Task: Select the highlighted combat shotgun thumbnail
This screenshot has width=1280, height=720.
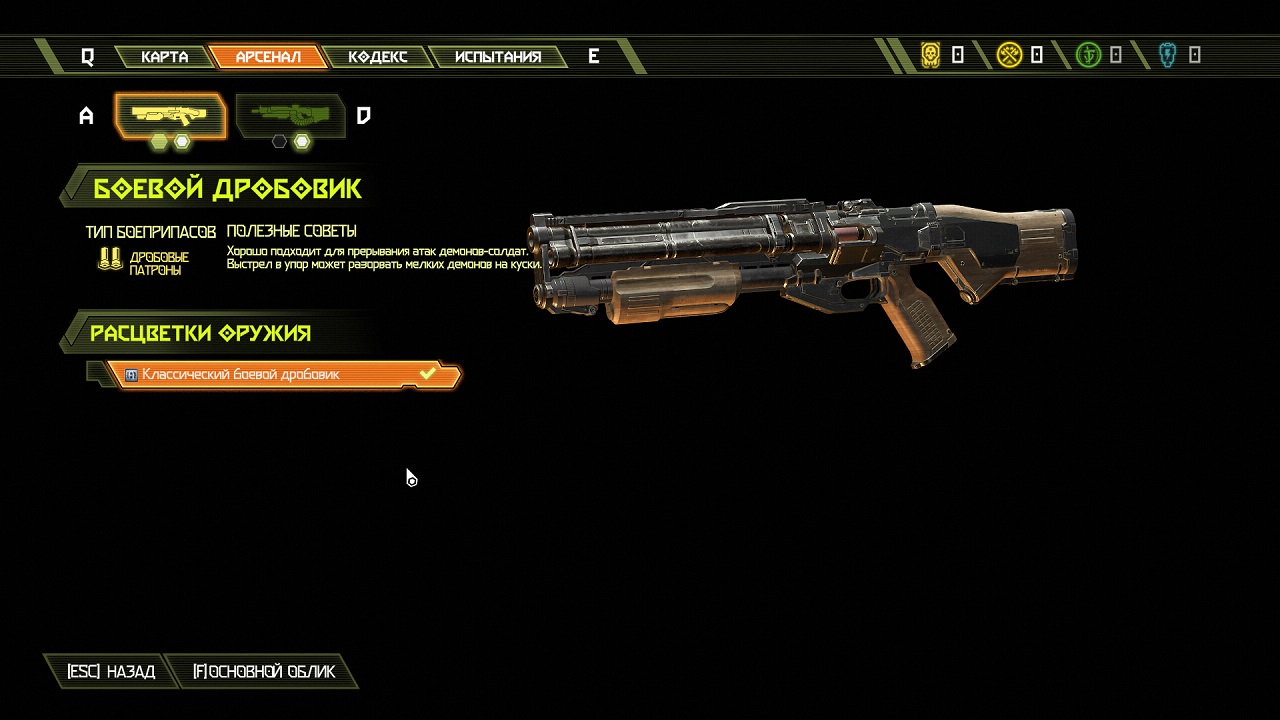Action: 170,116
